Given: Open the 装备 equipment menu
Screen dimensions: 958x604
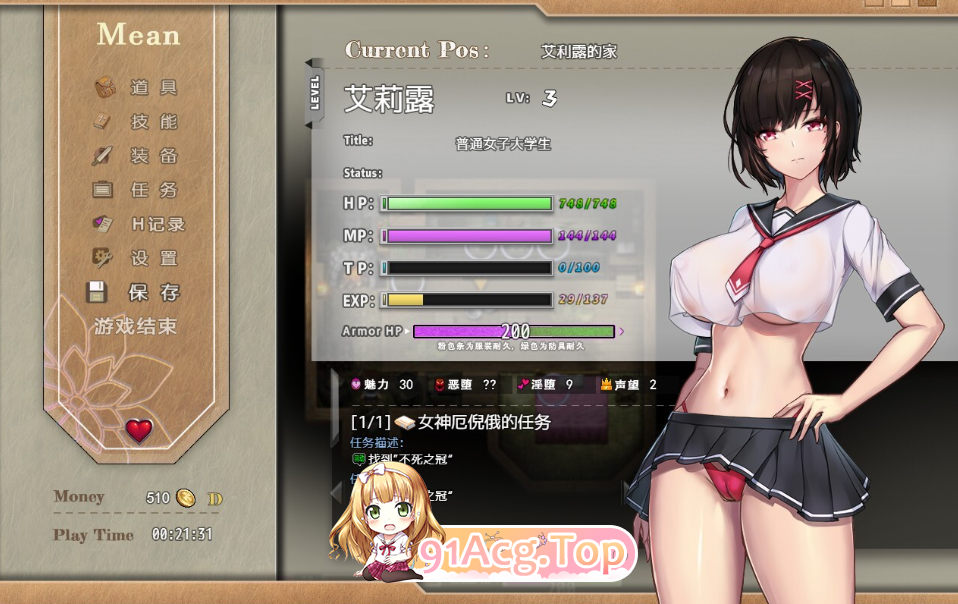Looking at the screenshot, I should (138, 156).
